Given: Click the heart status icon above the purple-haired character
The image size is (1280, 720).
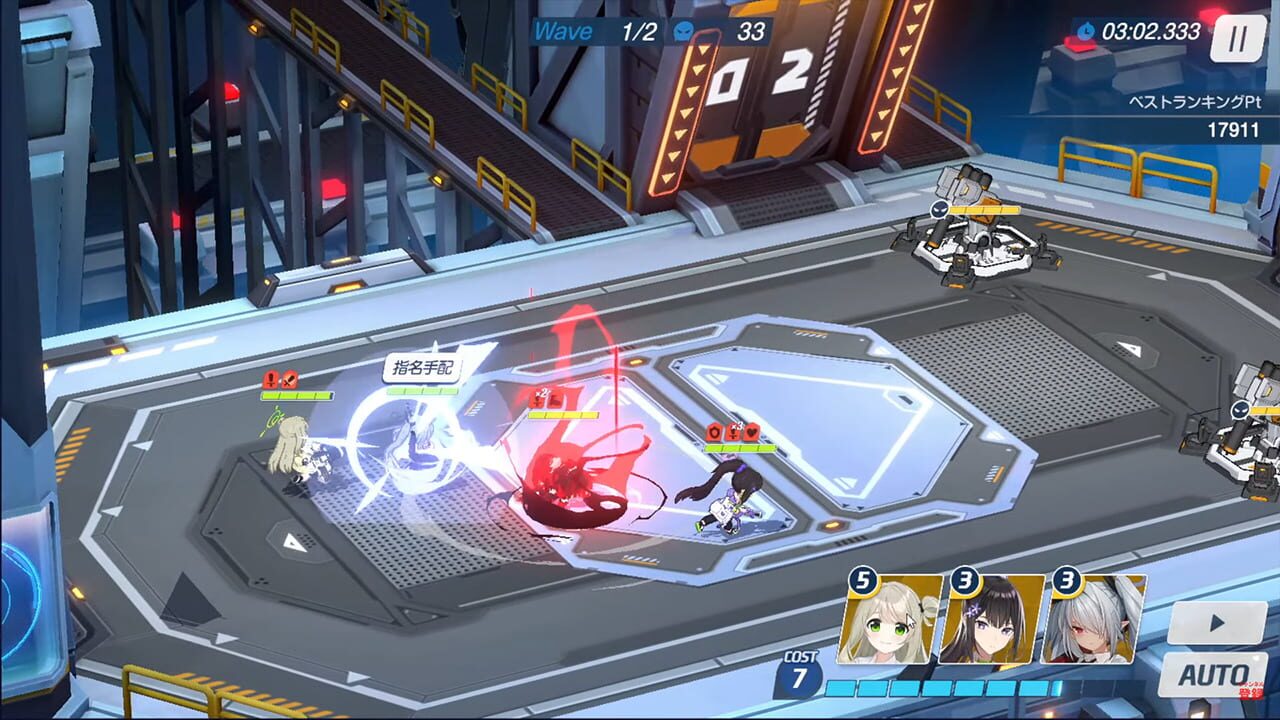Looking at the screenshot, I should 752,430.
